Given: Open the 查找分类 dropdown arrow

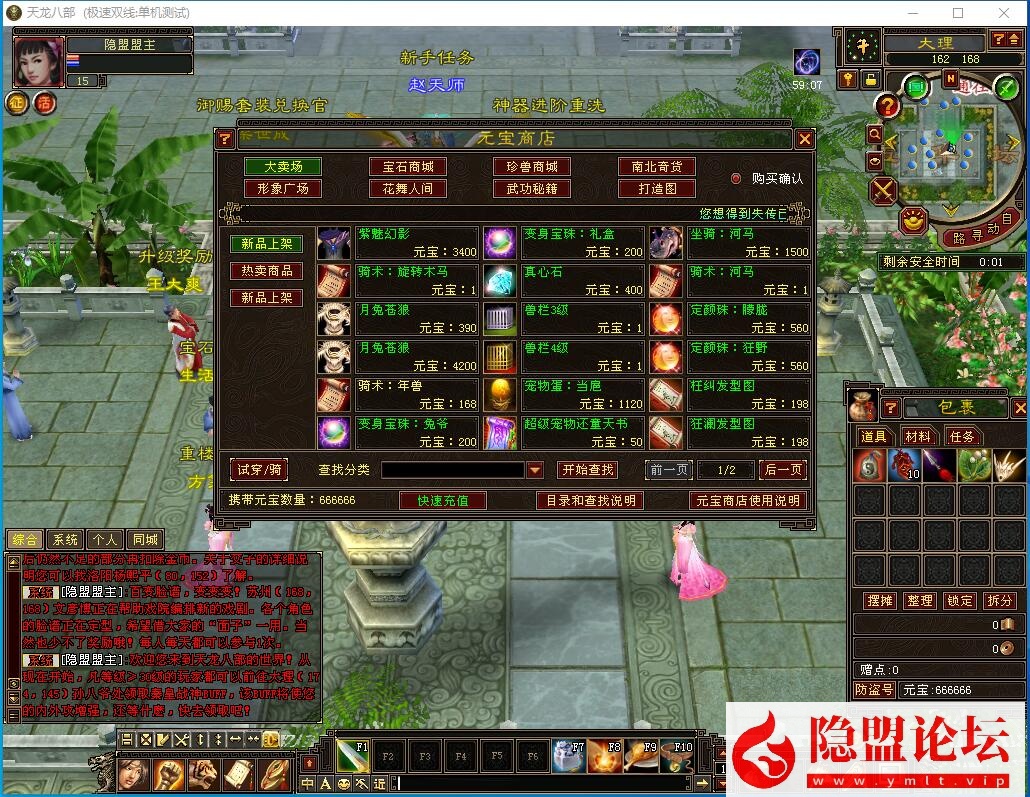Looking at the screenshot, I should point(535,470).
